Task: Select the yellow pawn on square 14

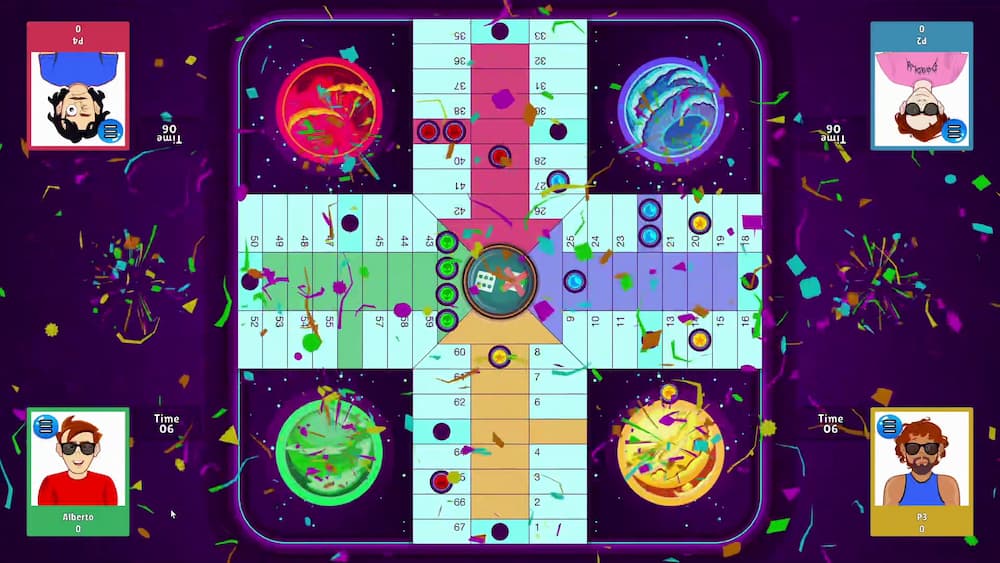Action: (700, 340)
